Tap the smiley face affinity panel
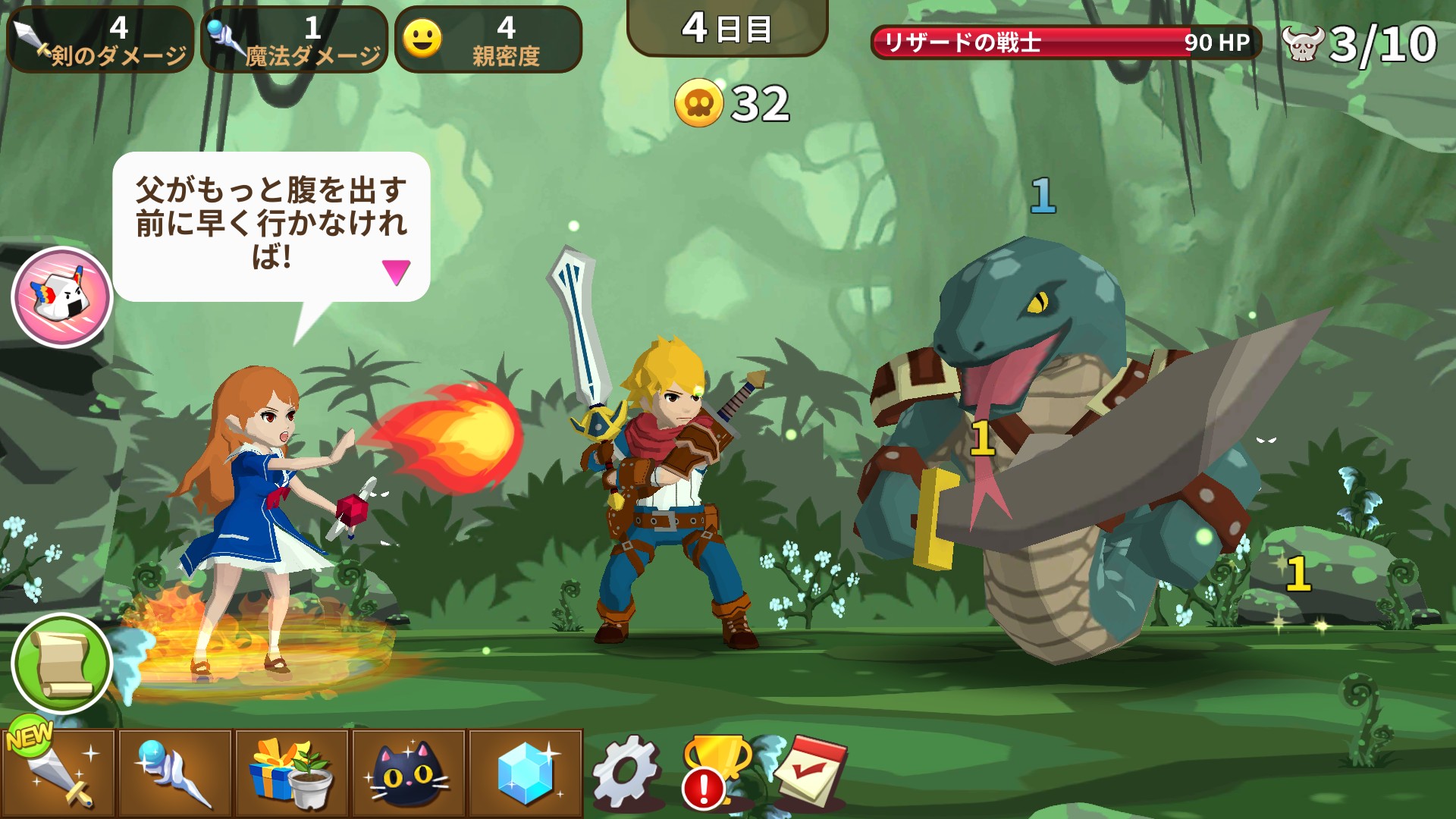 click(x=488, y=40)
